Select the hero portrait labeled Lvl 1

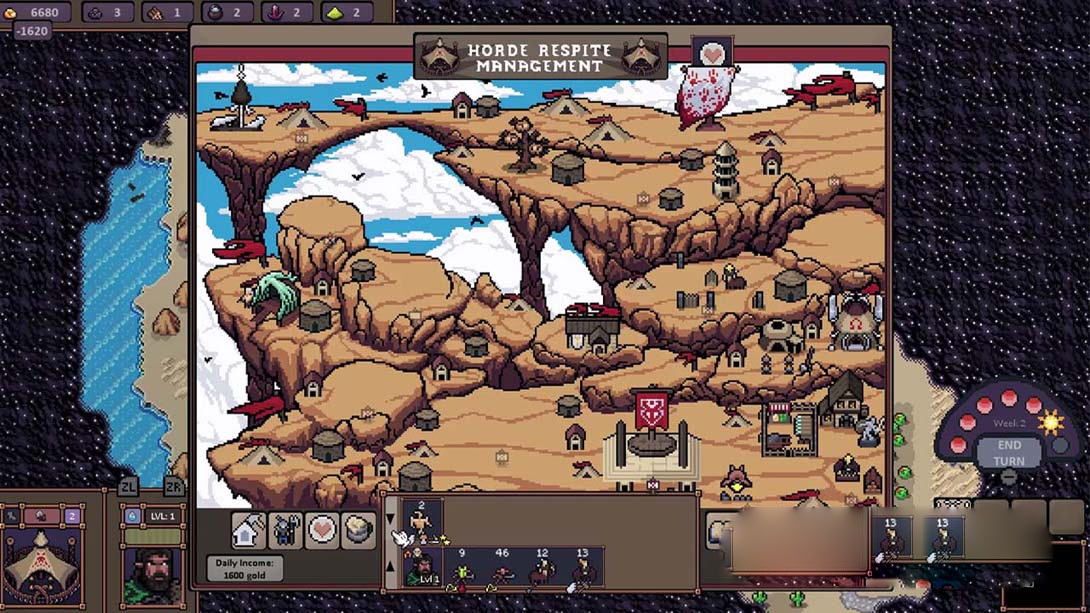click(423, 568)
